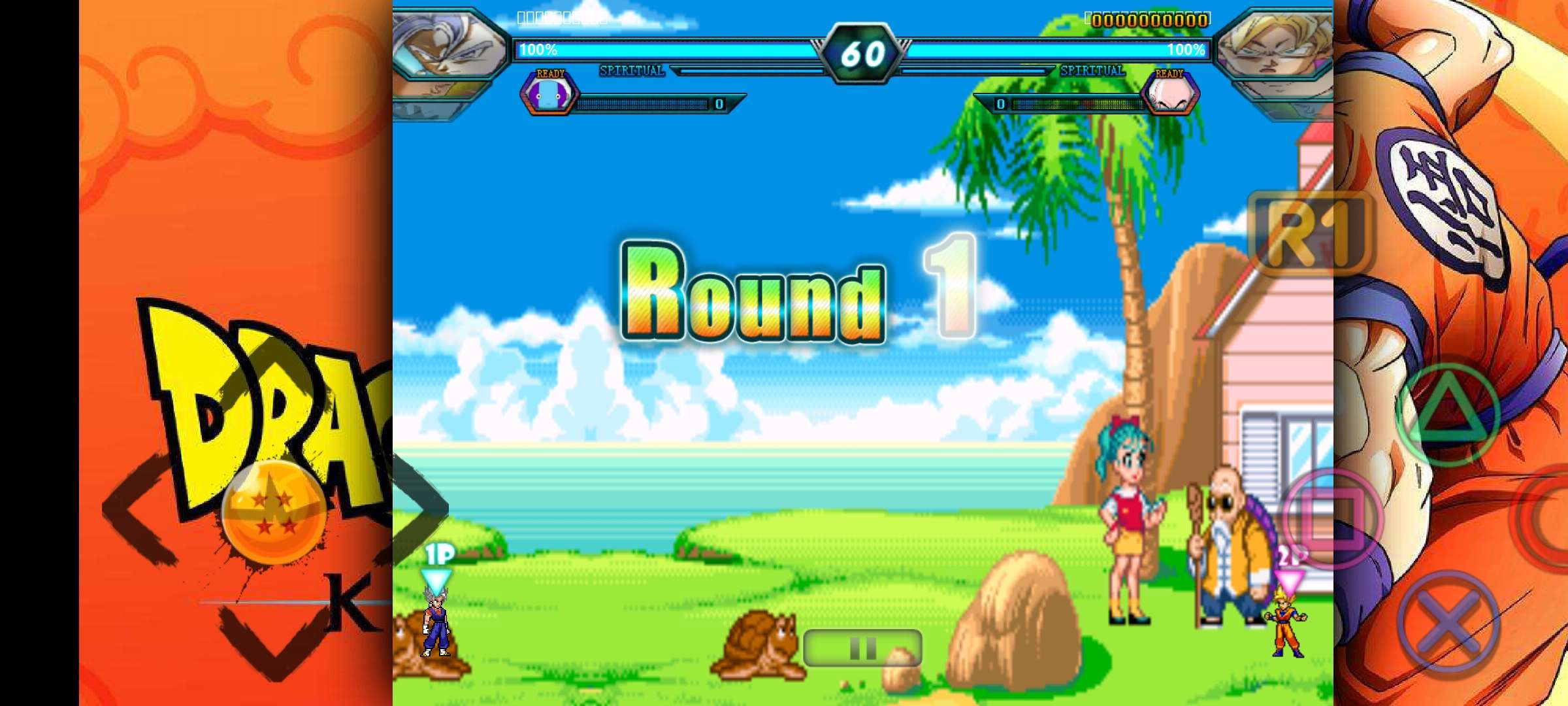
Task: Tap the R1 shoulder touch button
Action: point(1310,233)
